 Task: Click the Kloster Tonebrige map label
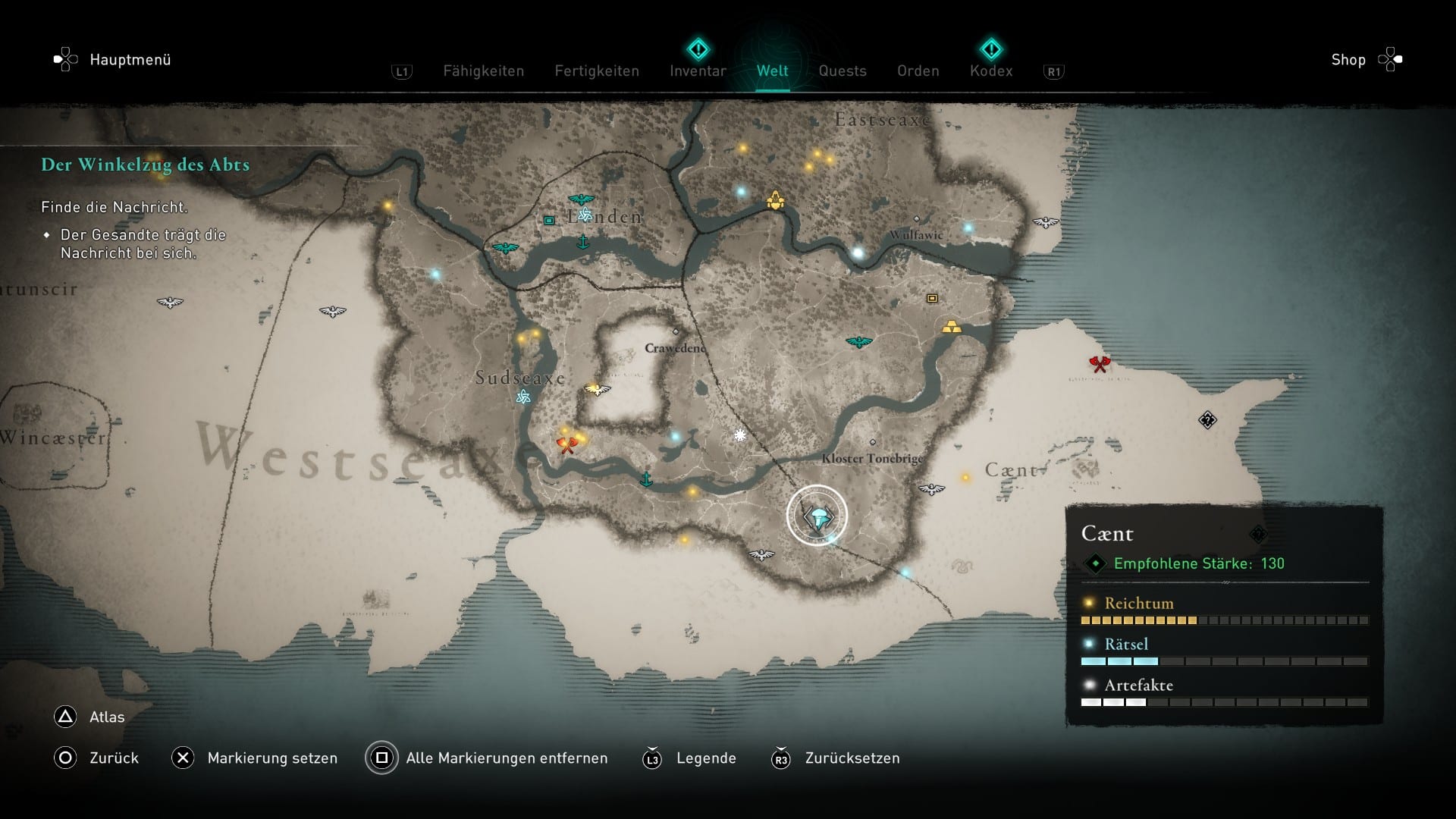pyautogui.click(x=873, y=458)
